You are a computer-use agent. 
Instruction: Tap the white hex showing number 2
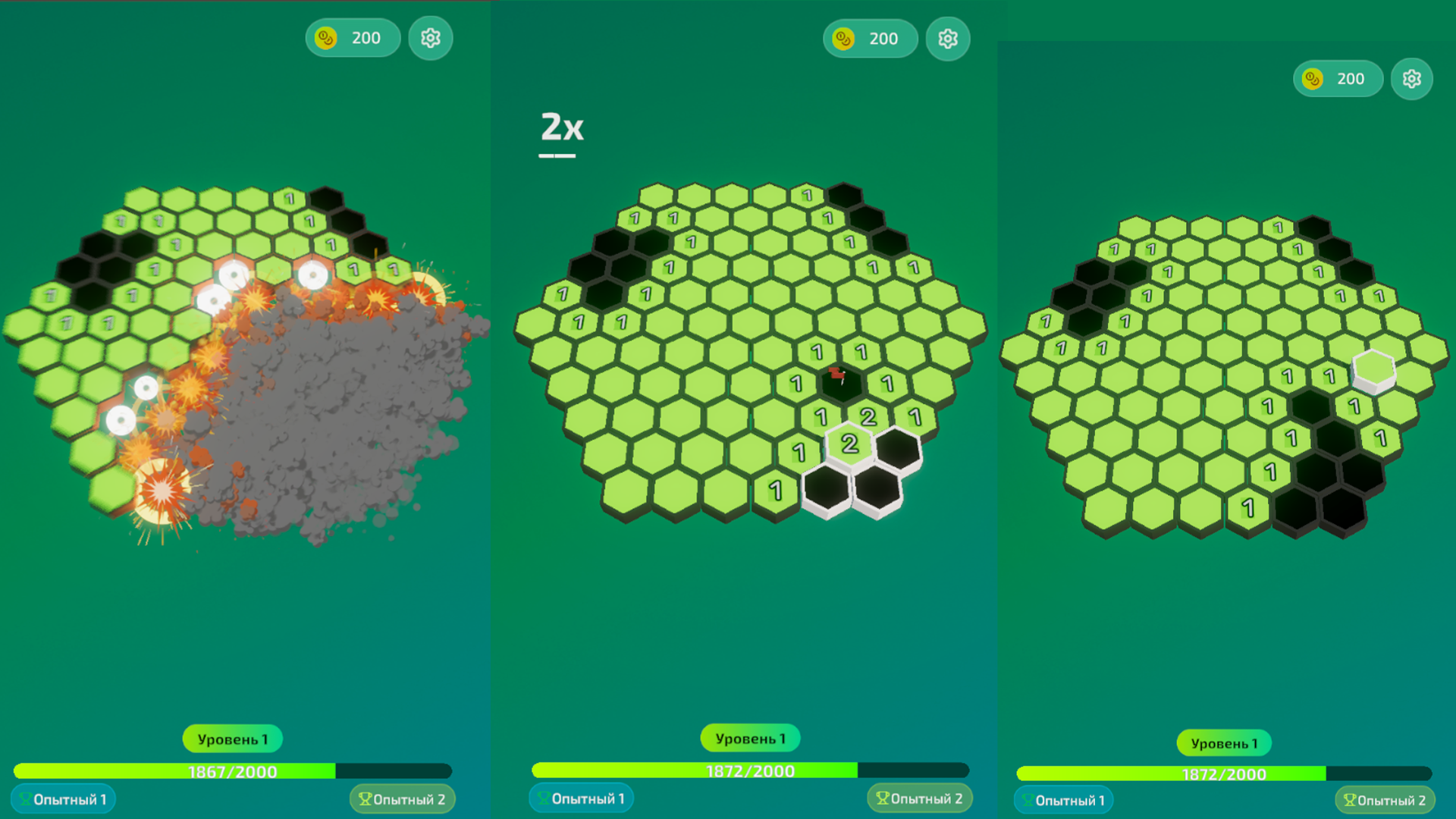(x=849, y=444)
